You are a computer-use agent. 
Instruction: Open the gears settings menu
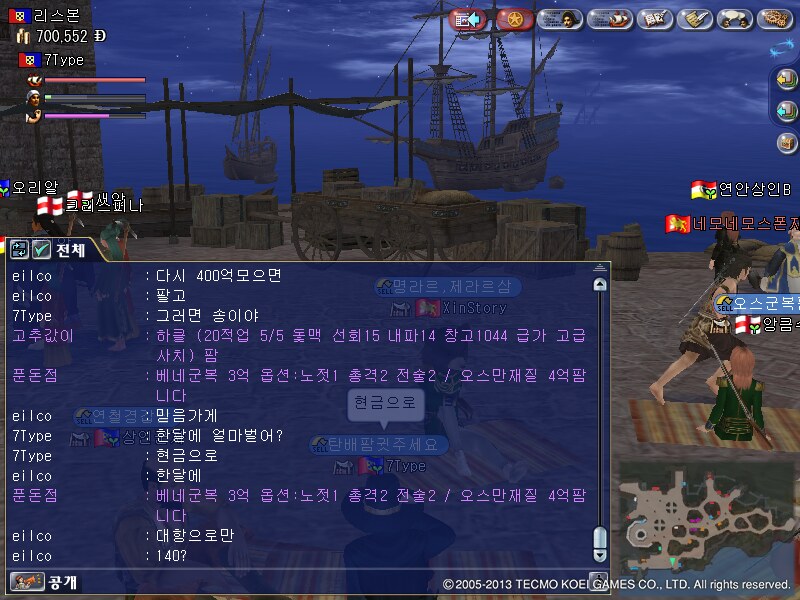pyautogui.click(x=776, y=19)
